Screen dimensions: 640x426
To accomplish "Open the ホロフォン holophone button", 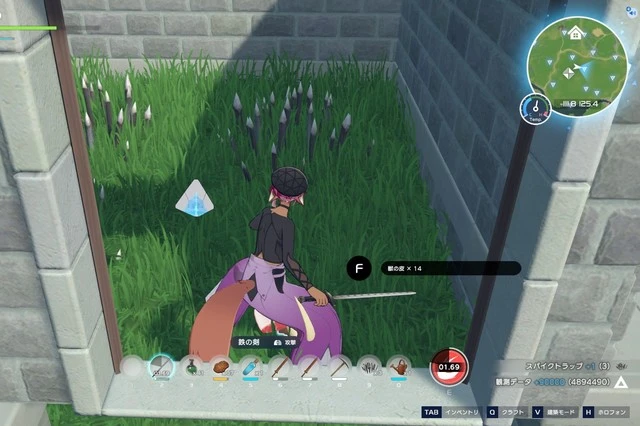I will click(609, 412).
